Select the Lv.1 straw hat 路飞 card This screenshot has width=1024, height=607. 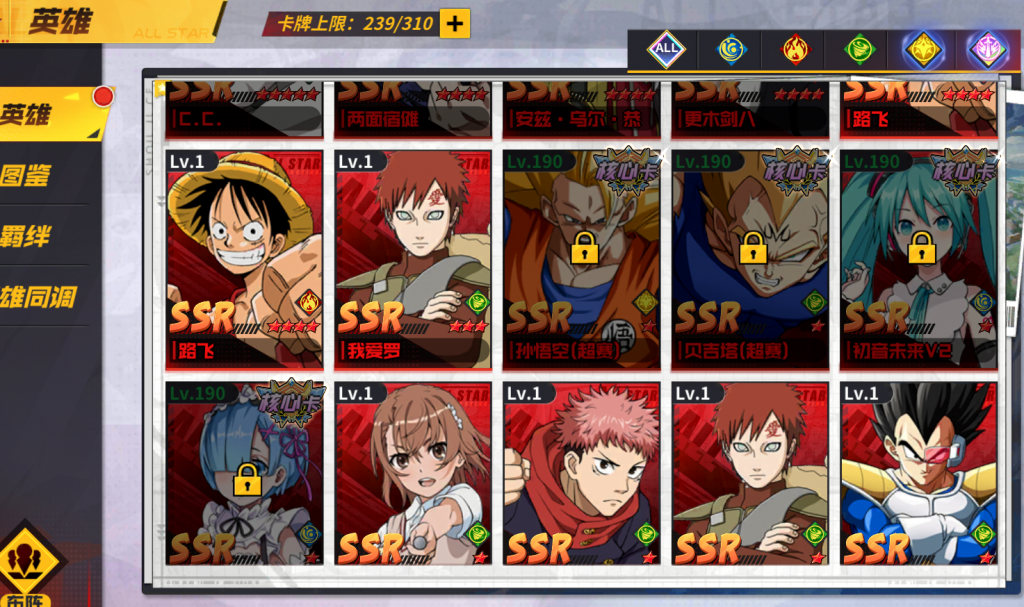(244, 259)
